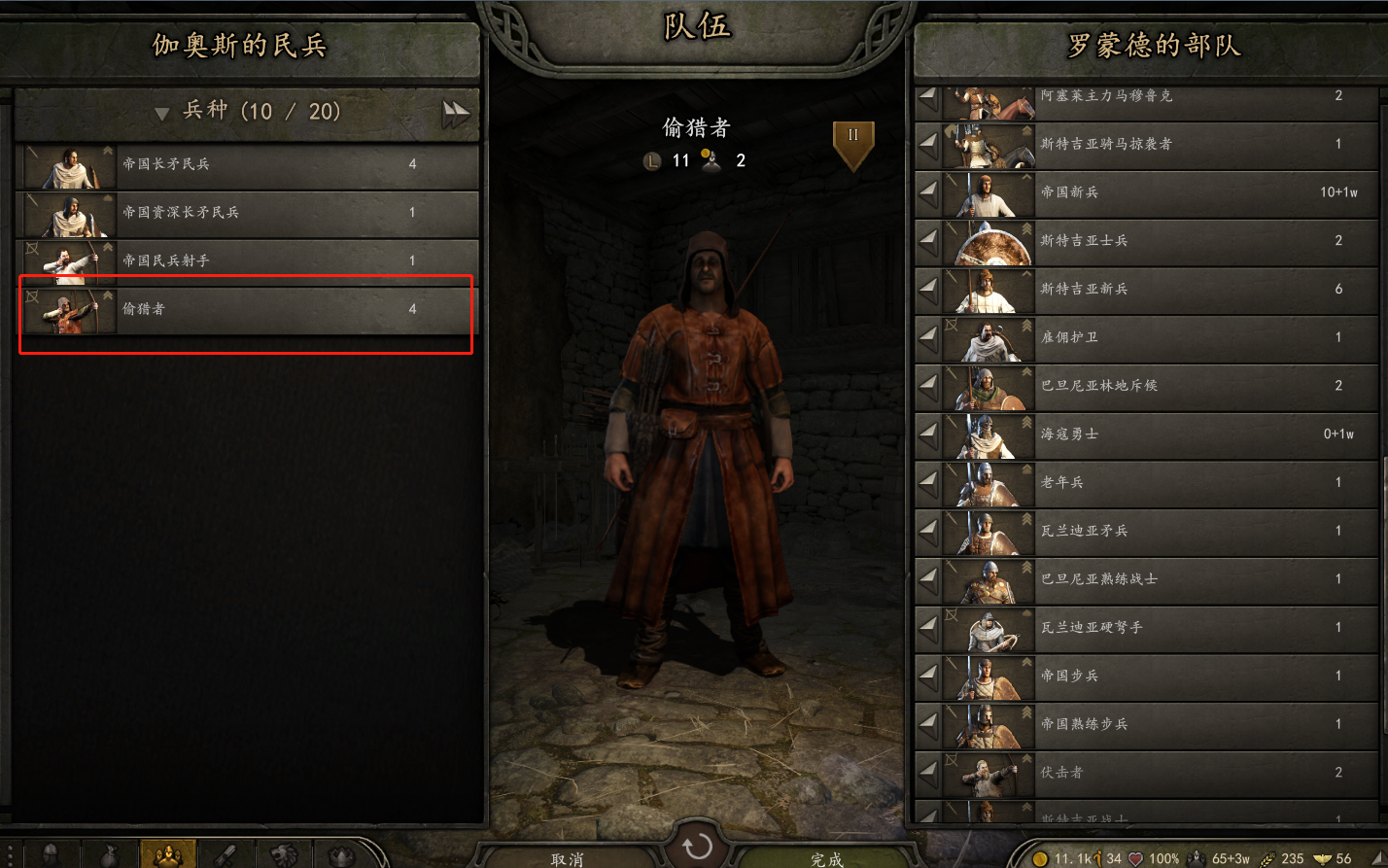Open the clan wolf-head icon

[x=284, y=855]
